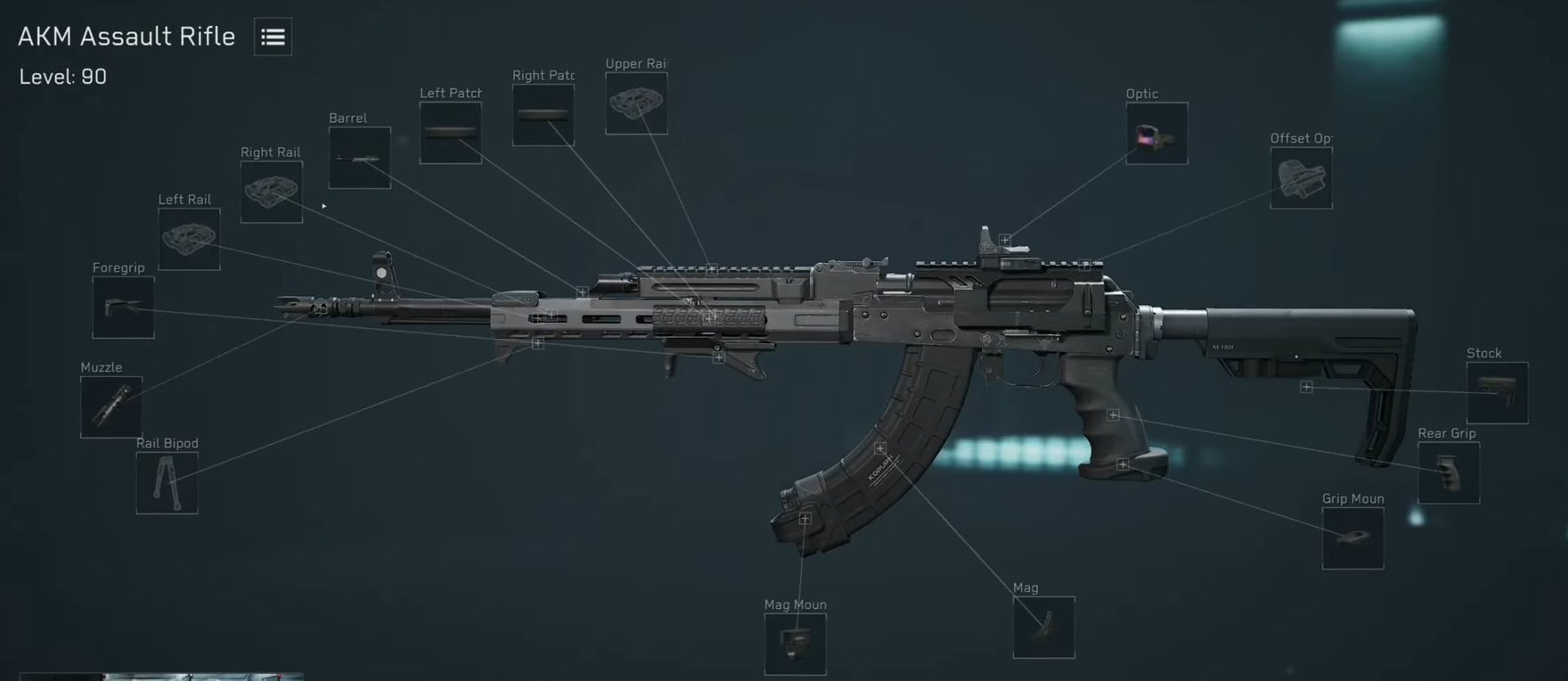This screenshot has height=681, width=1568.
Task: Open the Muzzle attachment slot
Action: pyautogui.click(x=110, y=407)
